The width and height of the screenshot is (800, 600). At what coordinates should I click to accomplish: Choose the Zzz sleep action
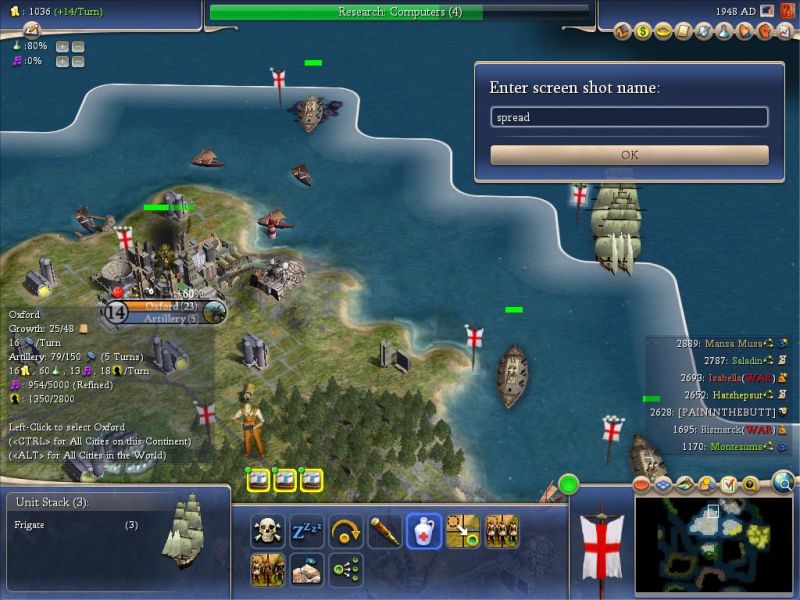[x=304, y=530]
